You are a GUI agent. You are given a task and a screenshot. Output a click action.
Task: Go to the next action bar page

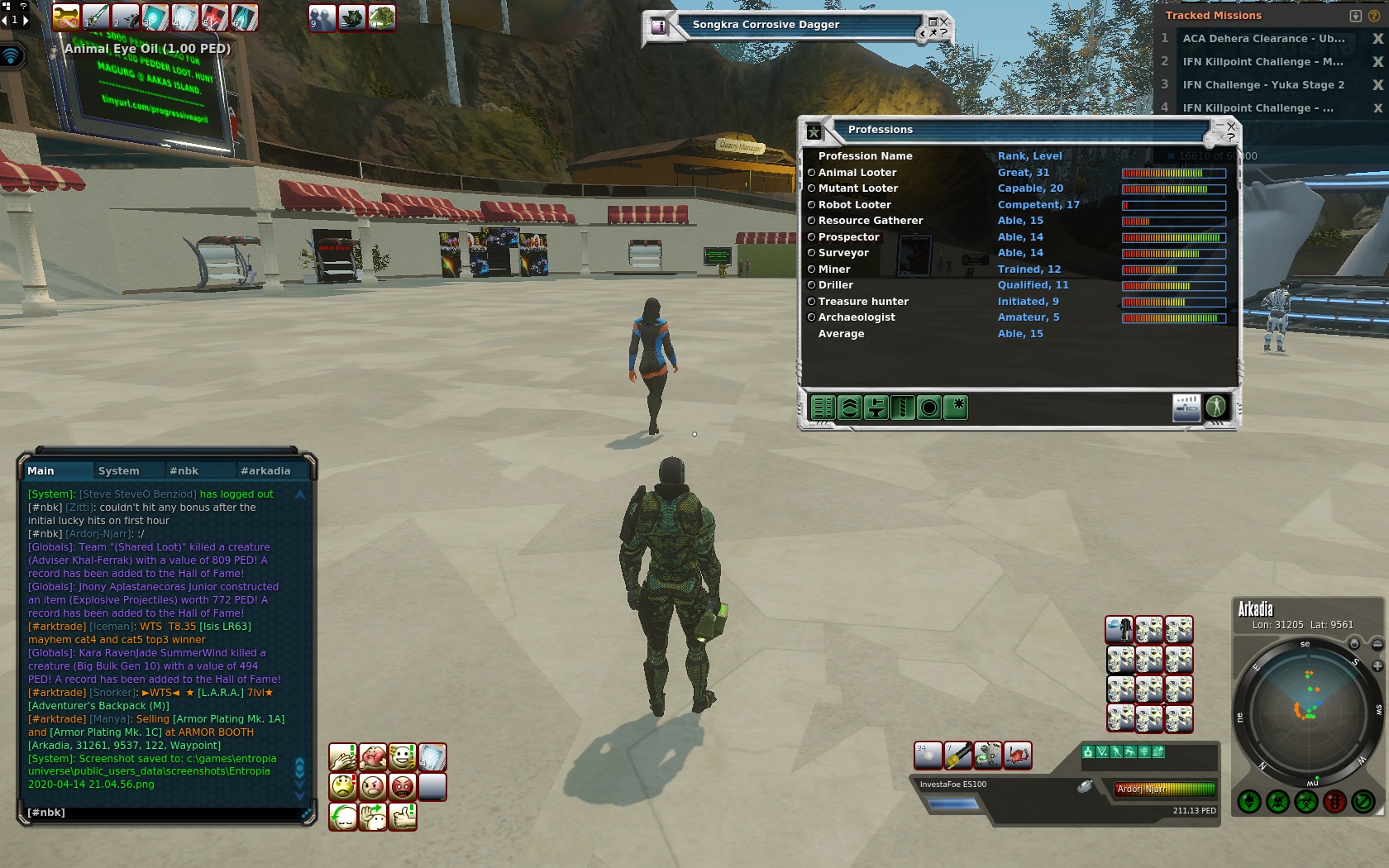[25, 20]
